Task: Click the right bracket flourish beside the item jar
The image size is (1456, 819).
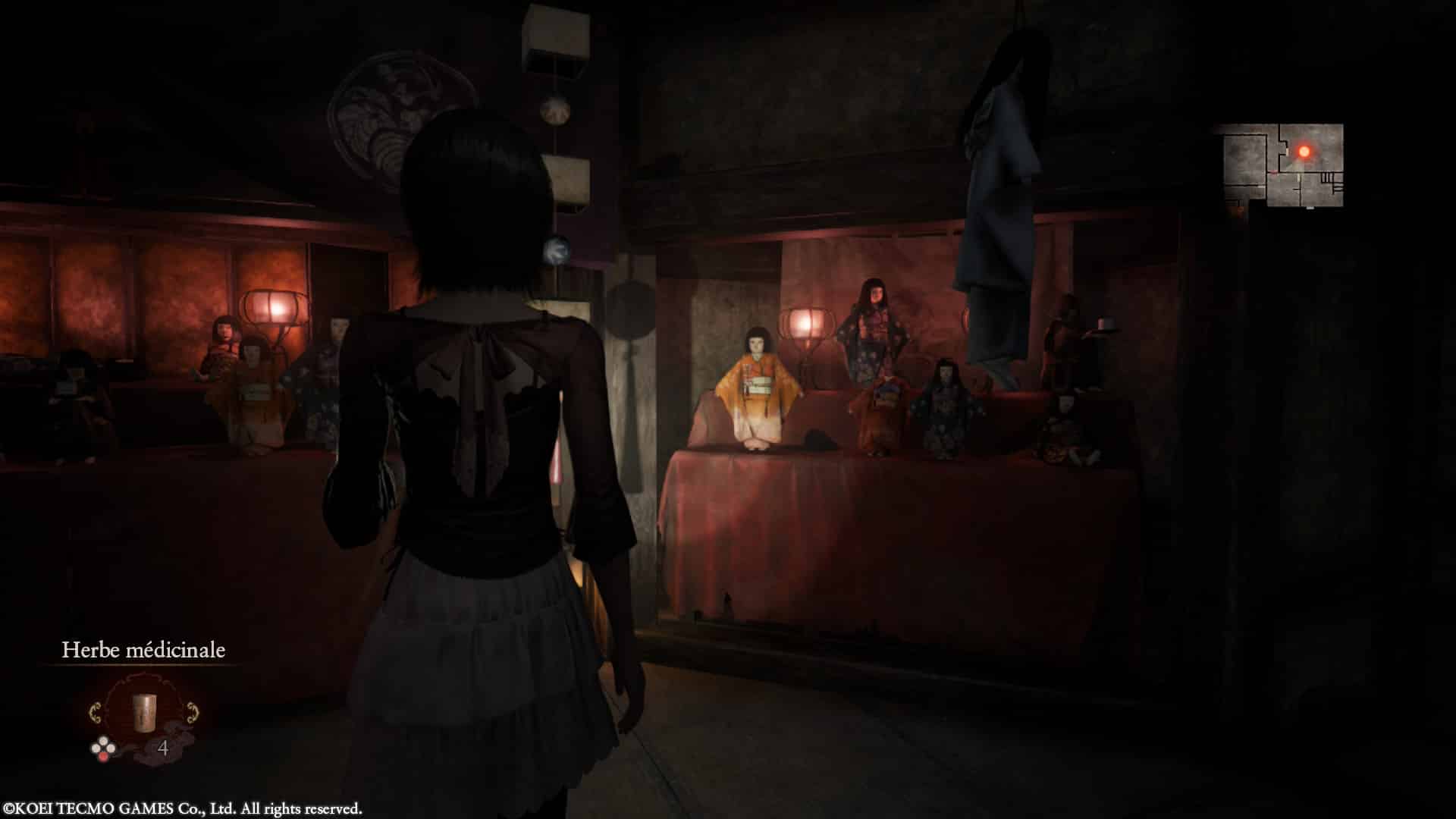Action: tap(193, 713)
